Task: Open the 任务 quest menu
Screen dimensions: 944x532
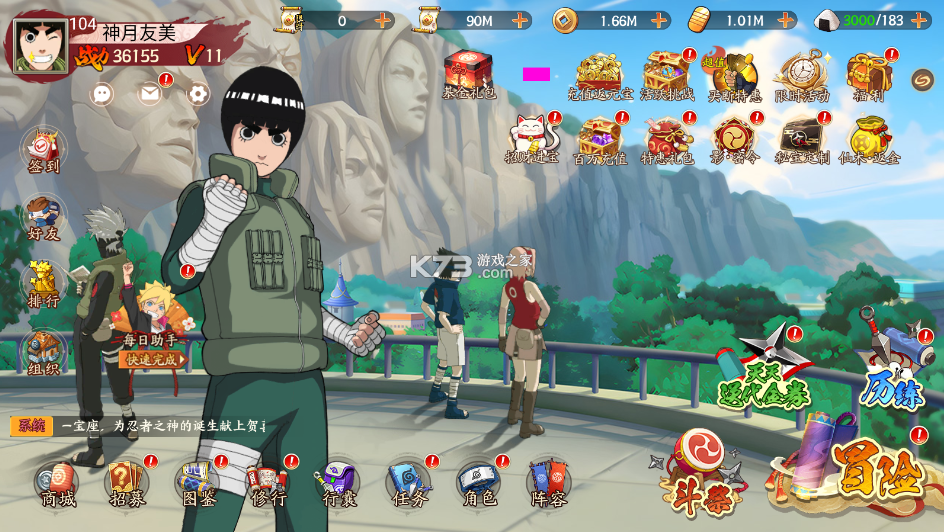Action: click(x=407, y=484)
